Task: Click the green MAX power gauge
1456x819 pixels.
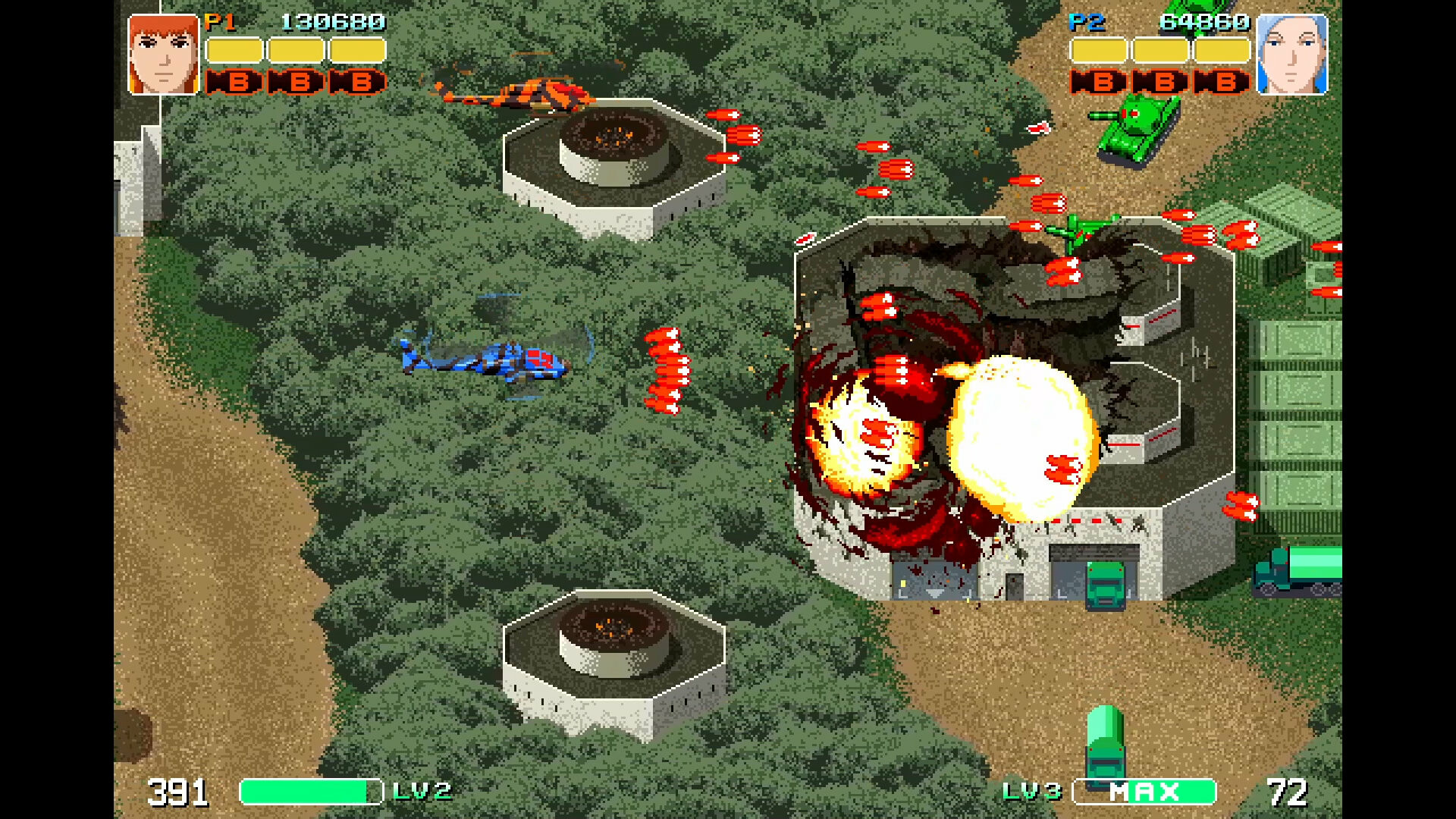Action: (x=1145, y=790)
